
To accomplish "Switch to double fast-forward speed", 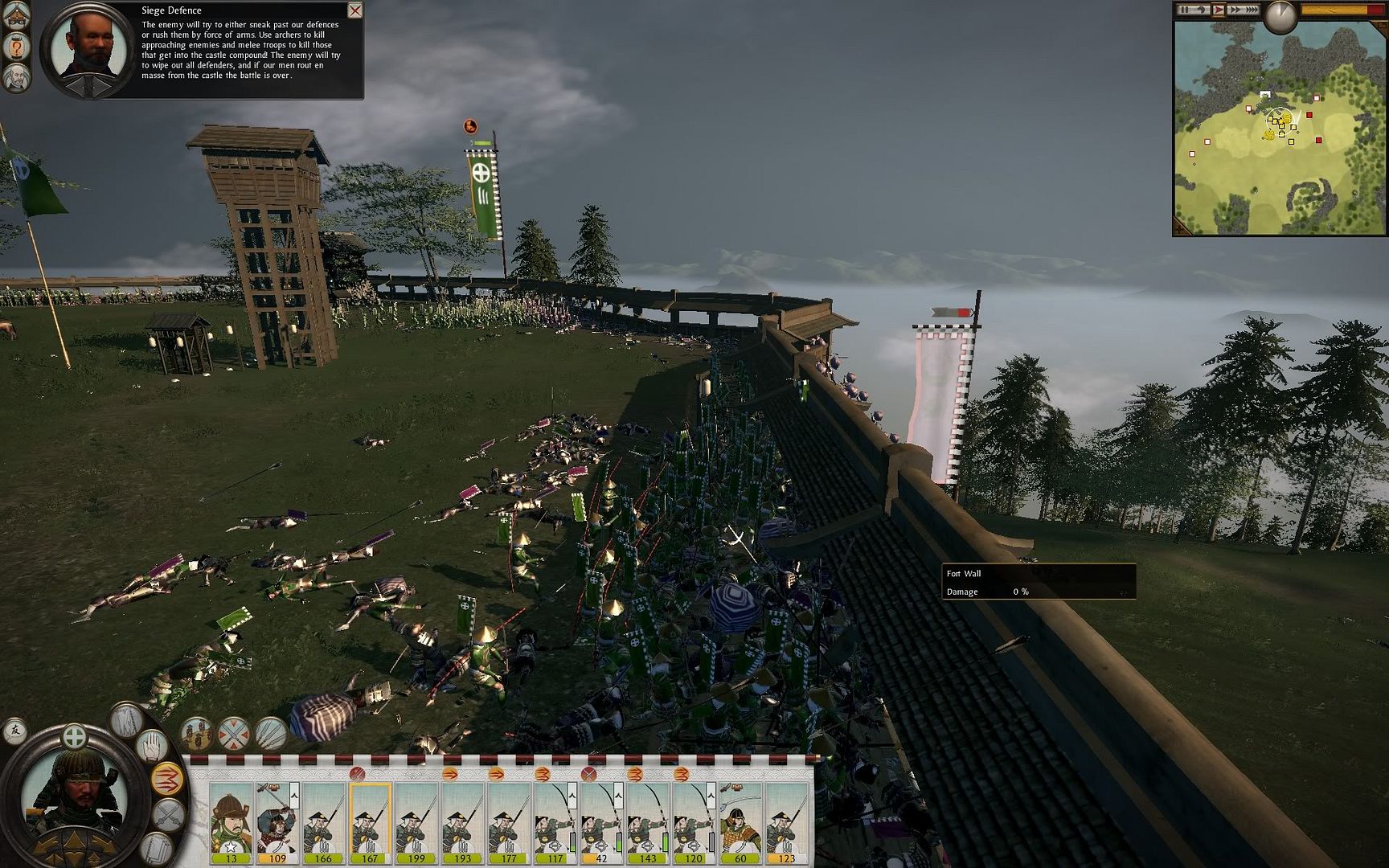I will click(x=1234, y=10).
